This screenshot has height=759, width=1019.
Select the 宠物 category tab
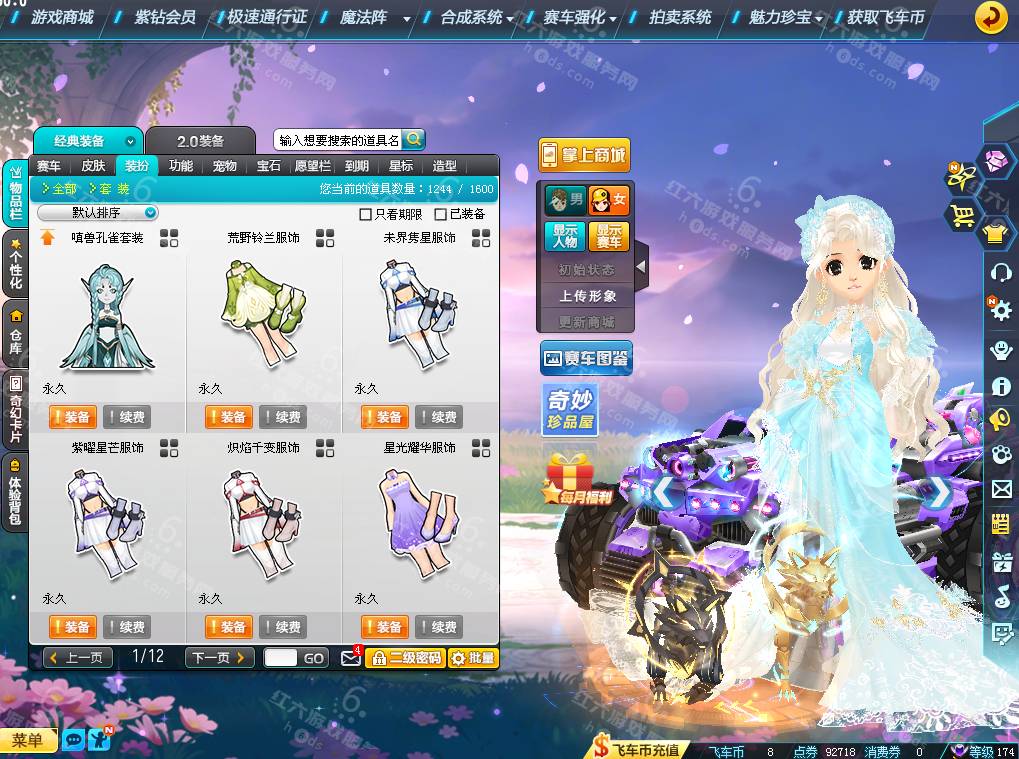(x=225, y=166)
